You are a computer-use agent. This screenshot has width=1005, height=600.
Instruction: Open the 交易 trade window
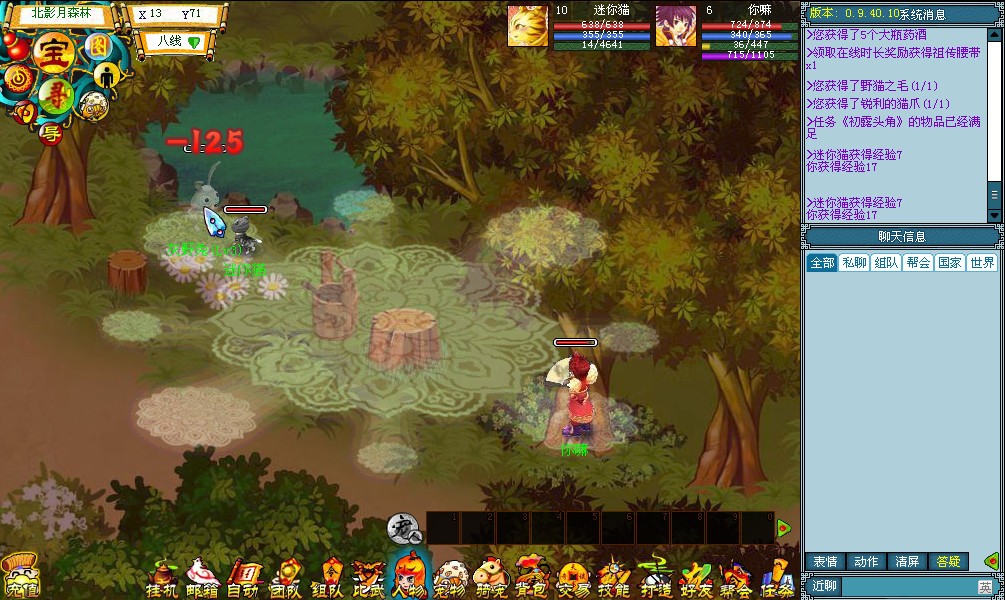(x=573, y=578)
